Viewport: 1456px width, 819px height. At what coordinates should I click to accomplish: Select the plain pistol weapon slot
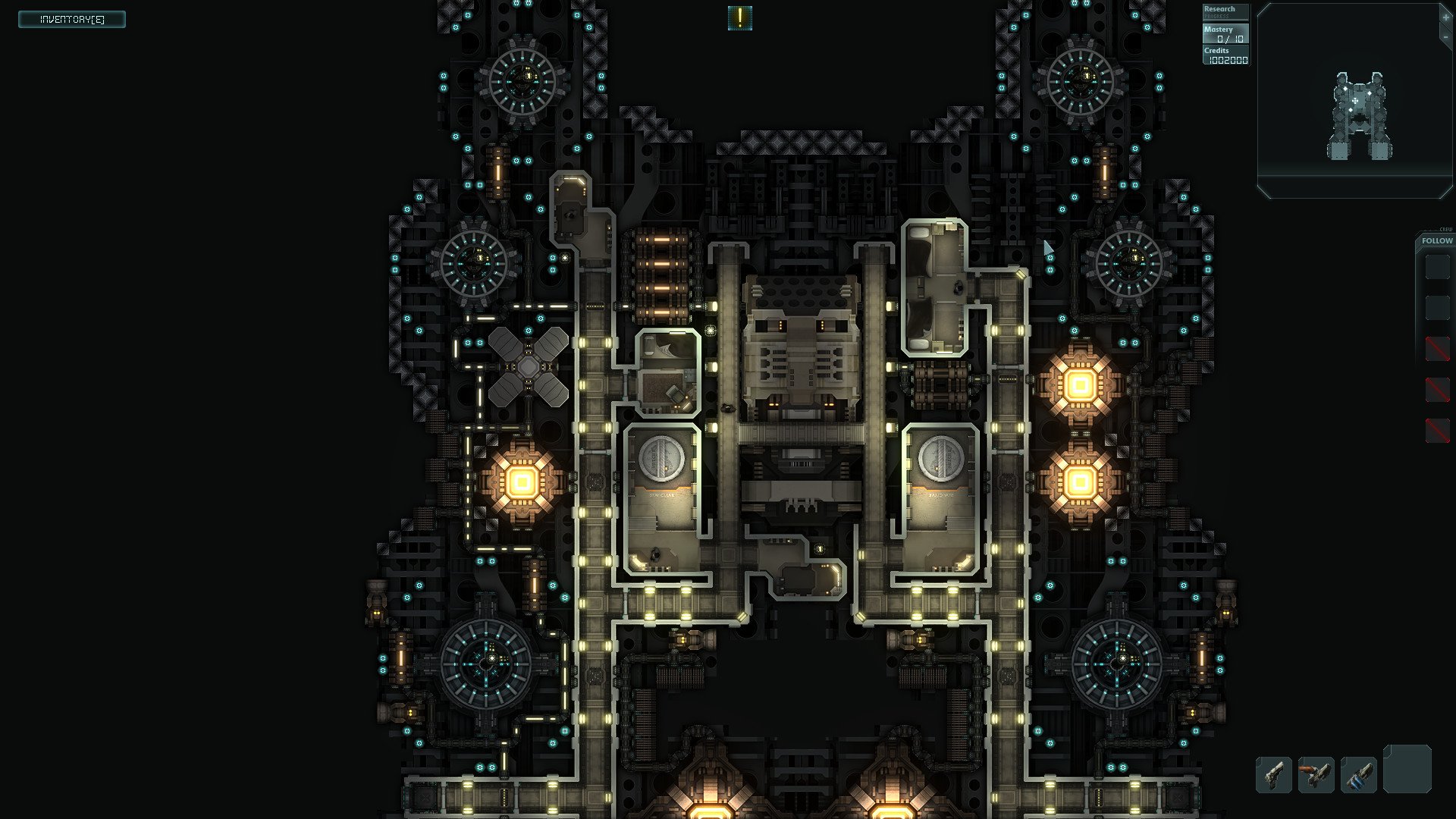1274,775
